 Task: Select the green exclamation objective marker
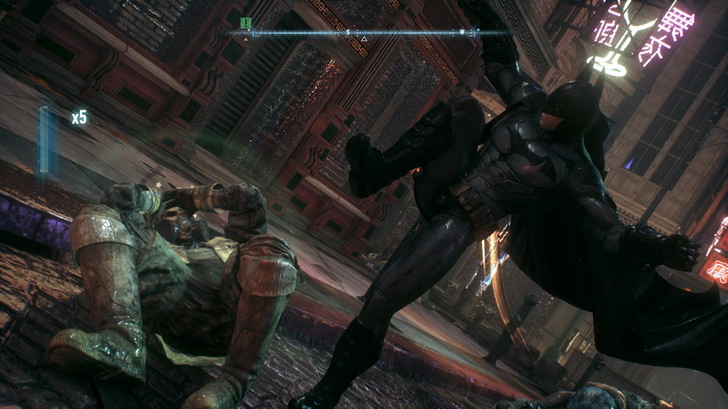point(245,22)
